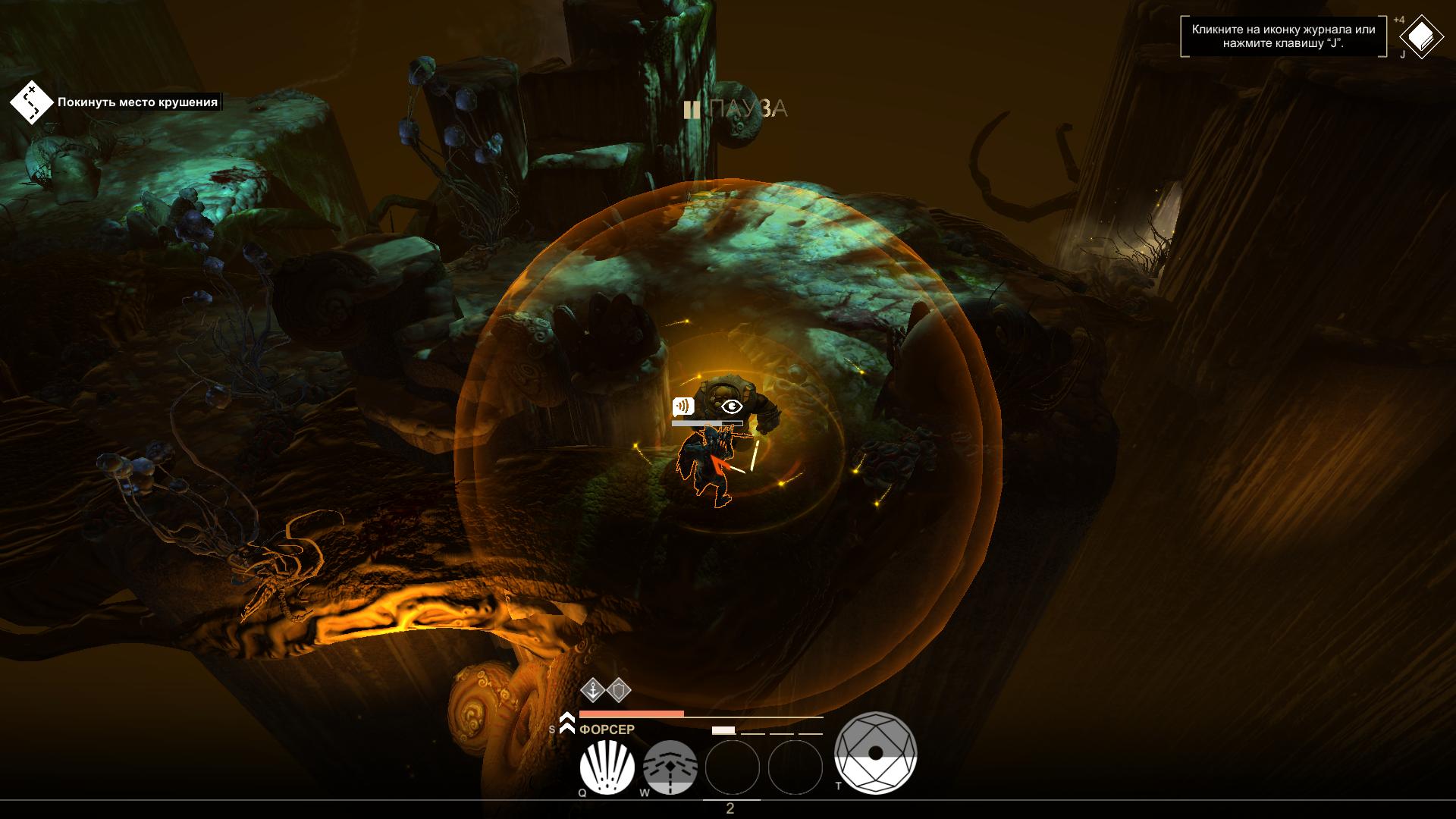Use the grey dashed-arrow W ability
1456x819 pixels.
[x=670, y=767]
